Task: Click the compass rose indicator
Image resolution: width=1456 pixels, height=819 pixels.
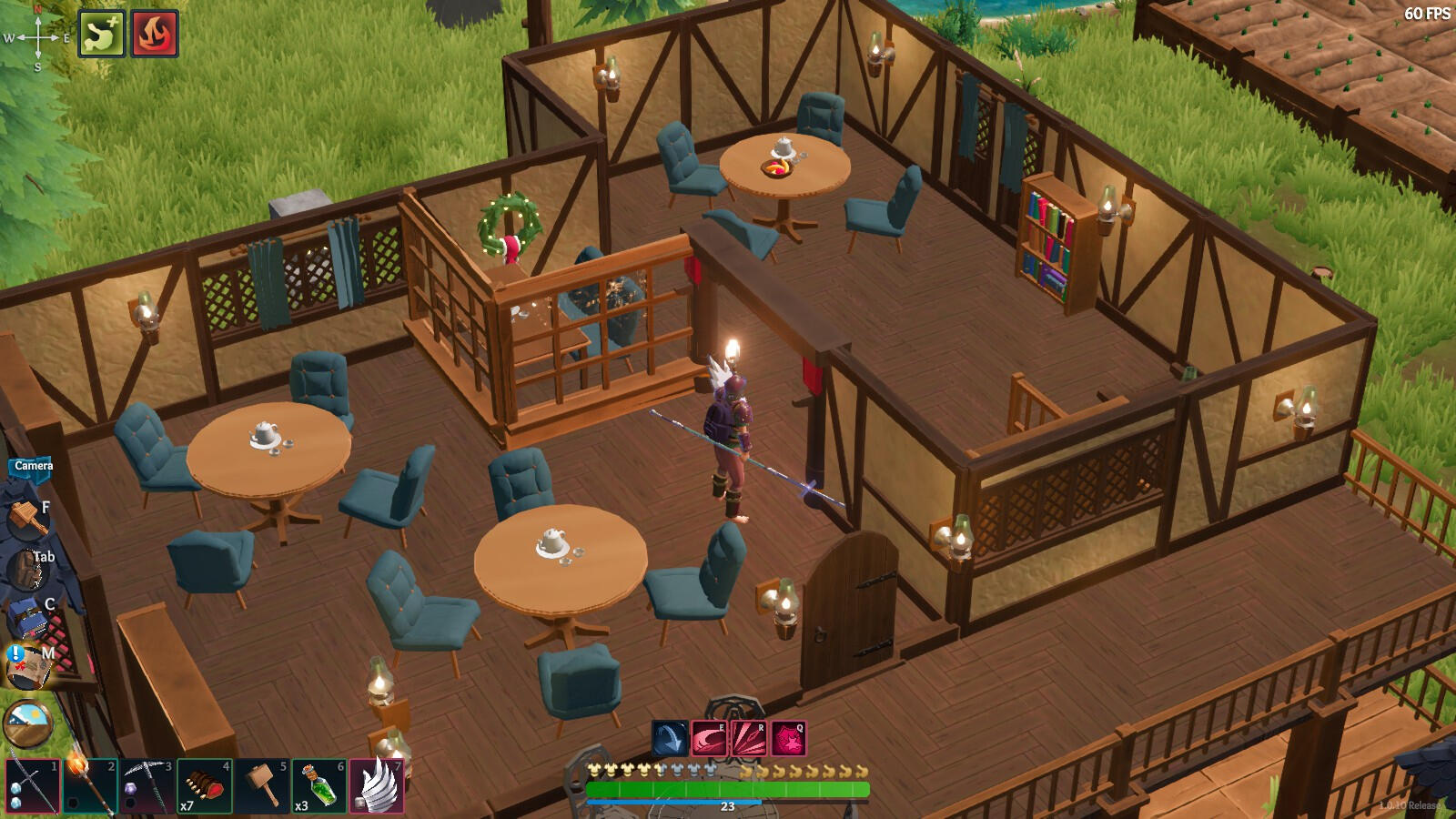Action: [x=37, y=38]
